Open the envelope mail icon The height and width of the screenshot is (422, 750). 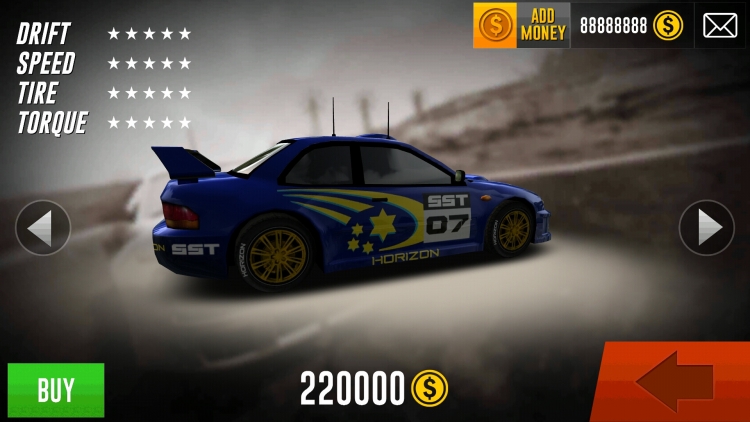tap(719, 25)
